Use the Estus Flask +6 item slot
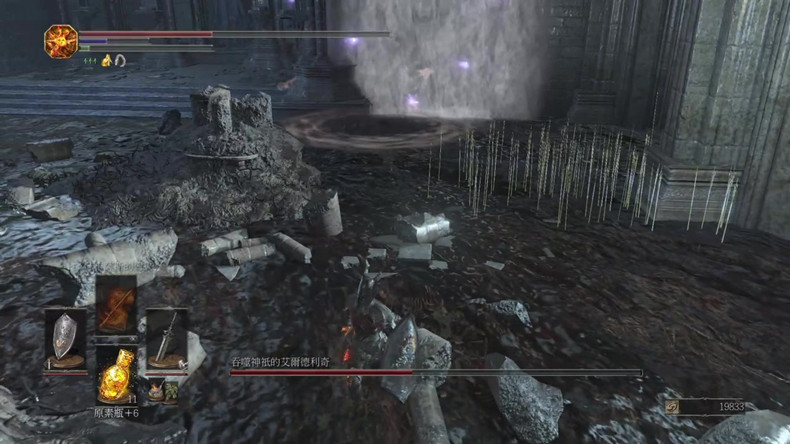 (x=116, y=376)
